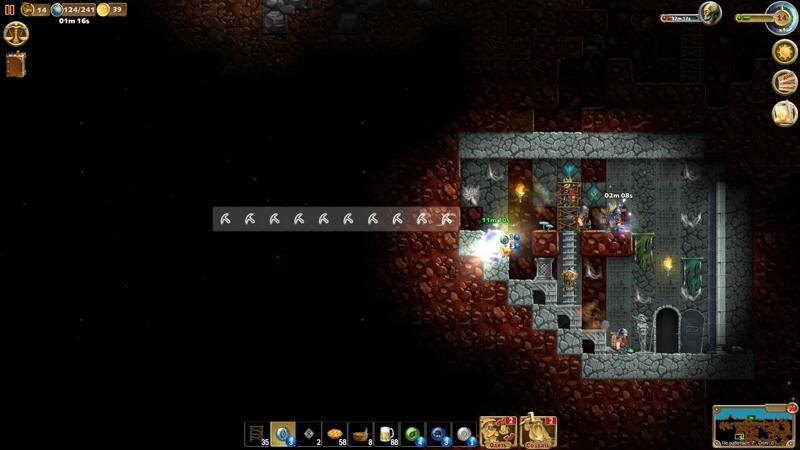Viewport: 800px width, 450px height.
Task: Select the pie food slot
Action: coord(335,434)
